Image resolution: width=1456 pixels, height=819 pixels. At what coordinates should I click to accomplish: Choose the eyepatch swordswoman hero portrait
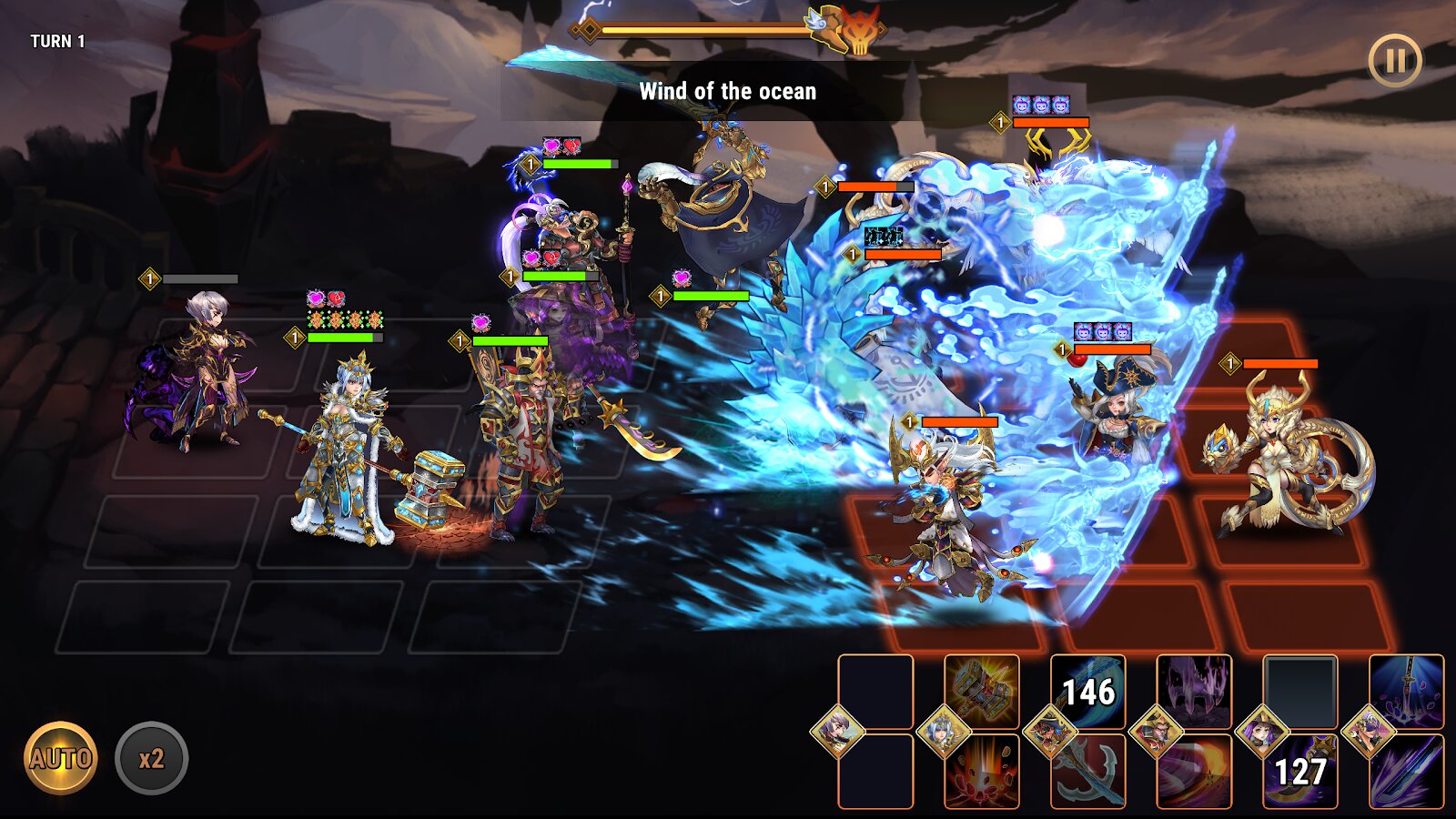tap(1369, 731)
